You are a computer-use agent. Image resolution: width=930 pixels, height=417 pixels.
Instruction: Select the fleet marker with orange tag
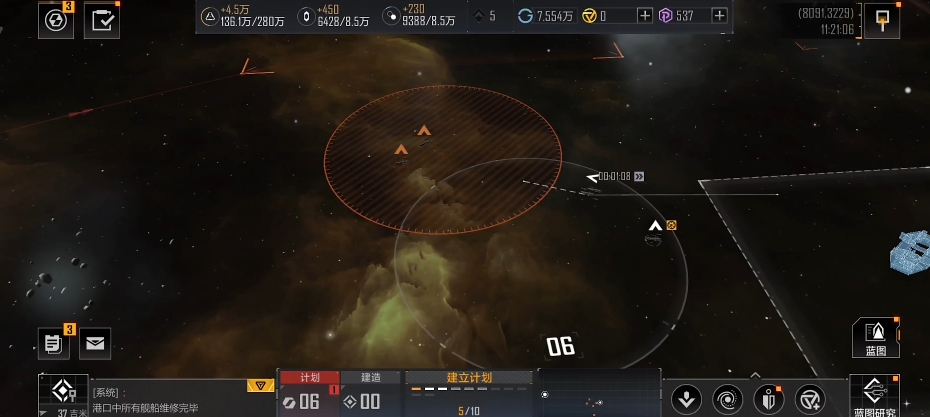(x=656, y=226)
